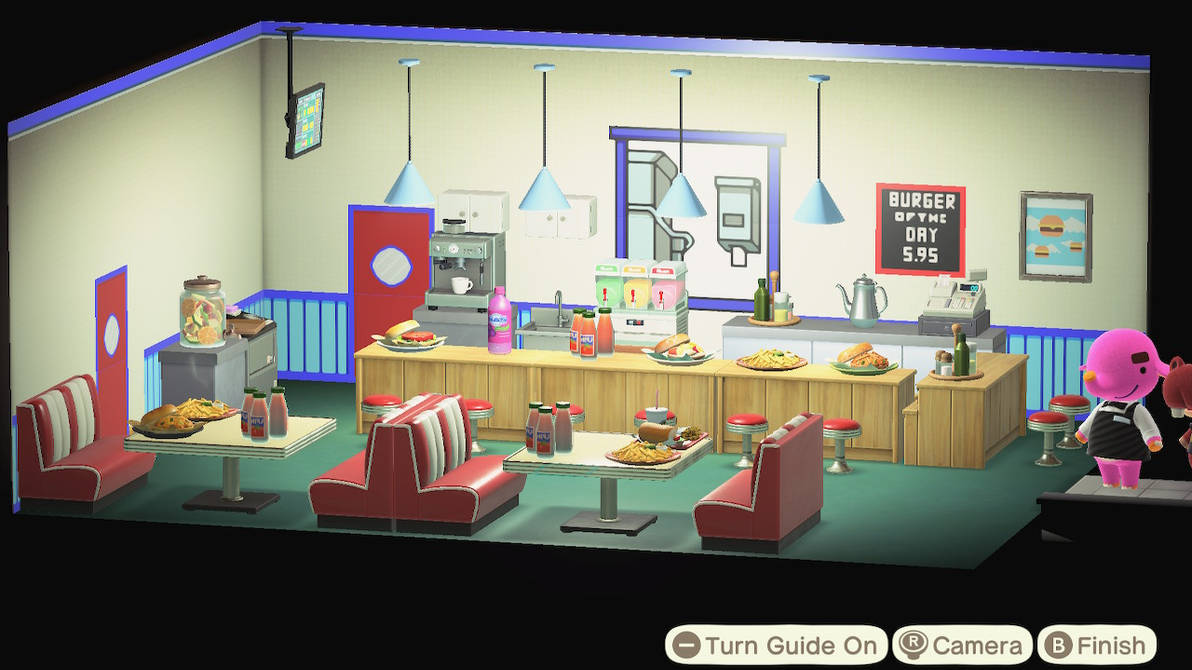This screenshot has width=1192, height=670.
Task: Select the Turn Guide On option
Action: (777, 645)
